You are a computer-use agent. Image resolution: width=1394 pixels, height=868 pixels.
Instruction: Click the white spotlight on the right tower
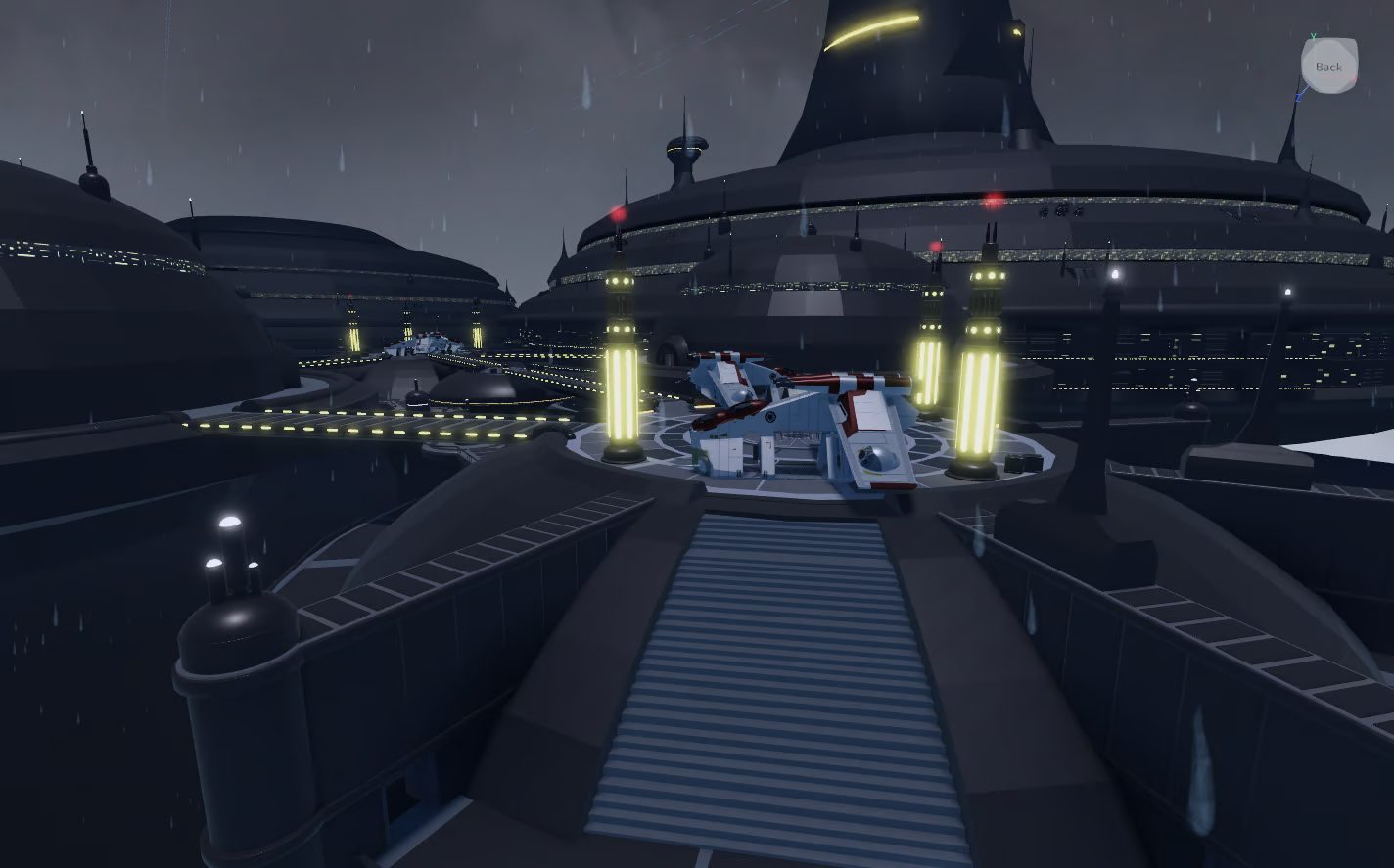[1113, 274]
